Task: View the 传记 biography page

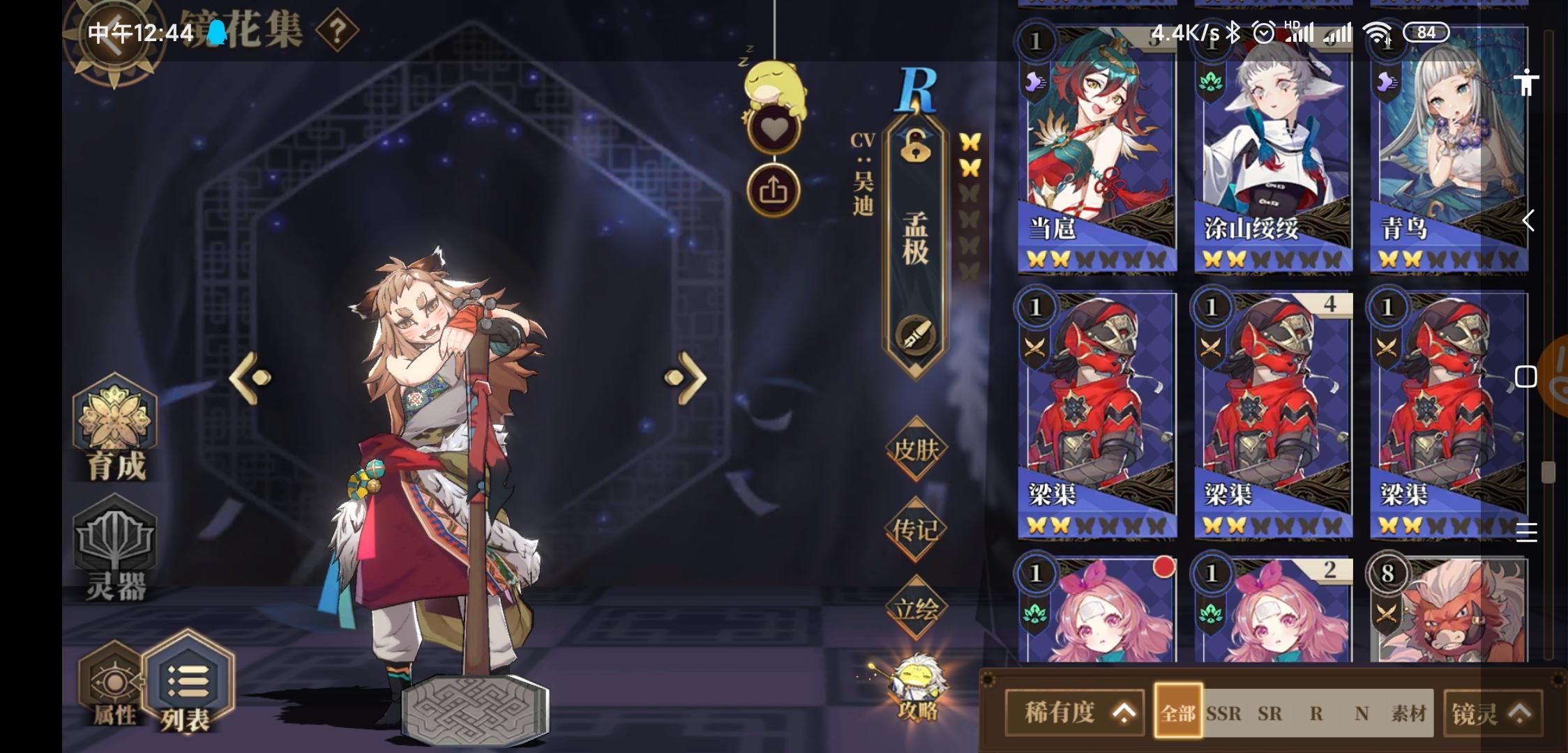Action: 916,528
